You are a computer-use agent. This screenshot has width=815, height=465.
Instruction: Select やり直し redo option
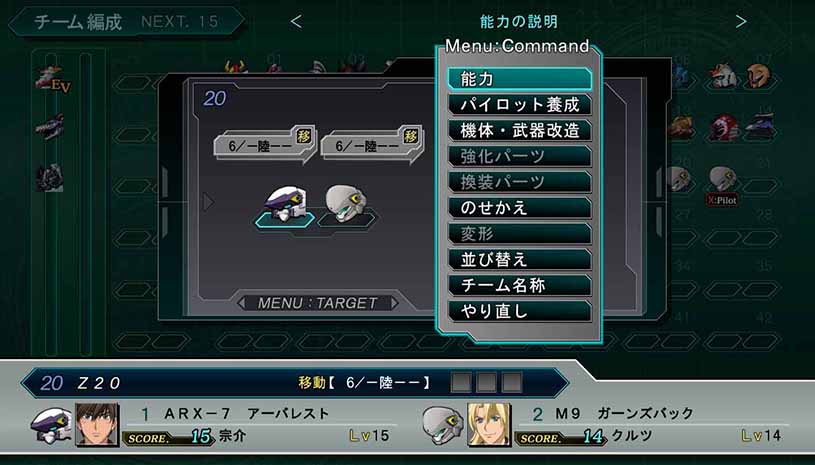point(519,311)
